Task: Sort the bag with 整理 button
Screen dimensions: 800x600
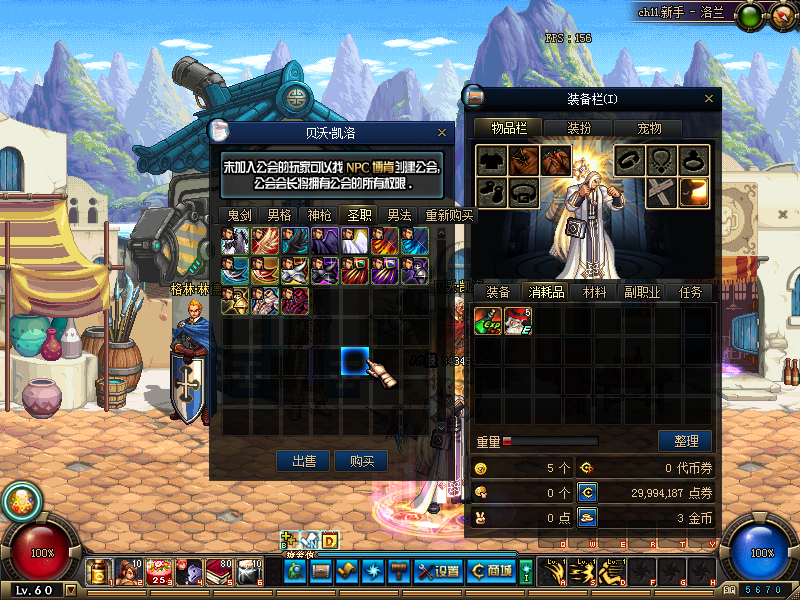Action: (x=685, y=441)
